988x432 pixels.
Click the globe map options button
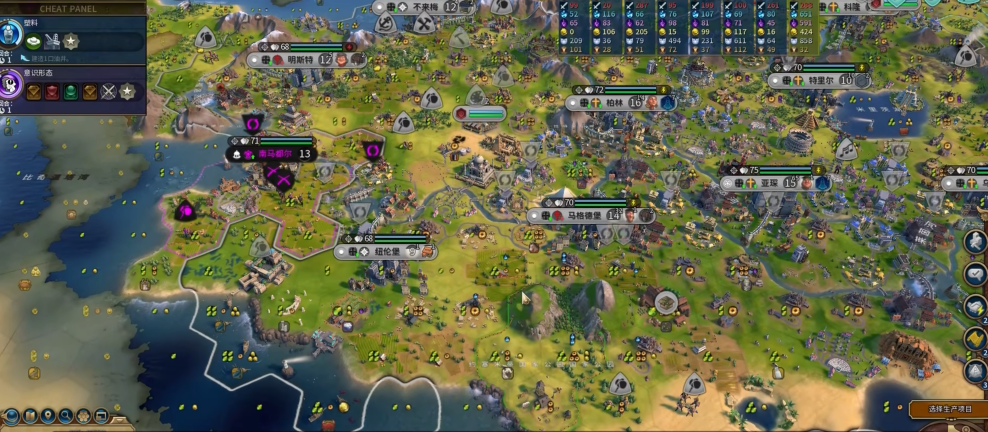pos(10,416)
